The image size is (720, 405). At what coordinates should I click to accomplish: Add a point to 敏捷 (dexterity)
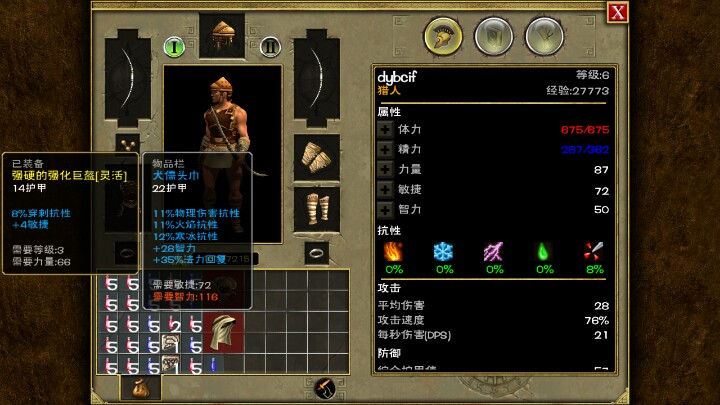click(x=385, y=190)
